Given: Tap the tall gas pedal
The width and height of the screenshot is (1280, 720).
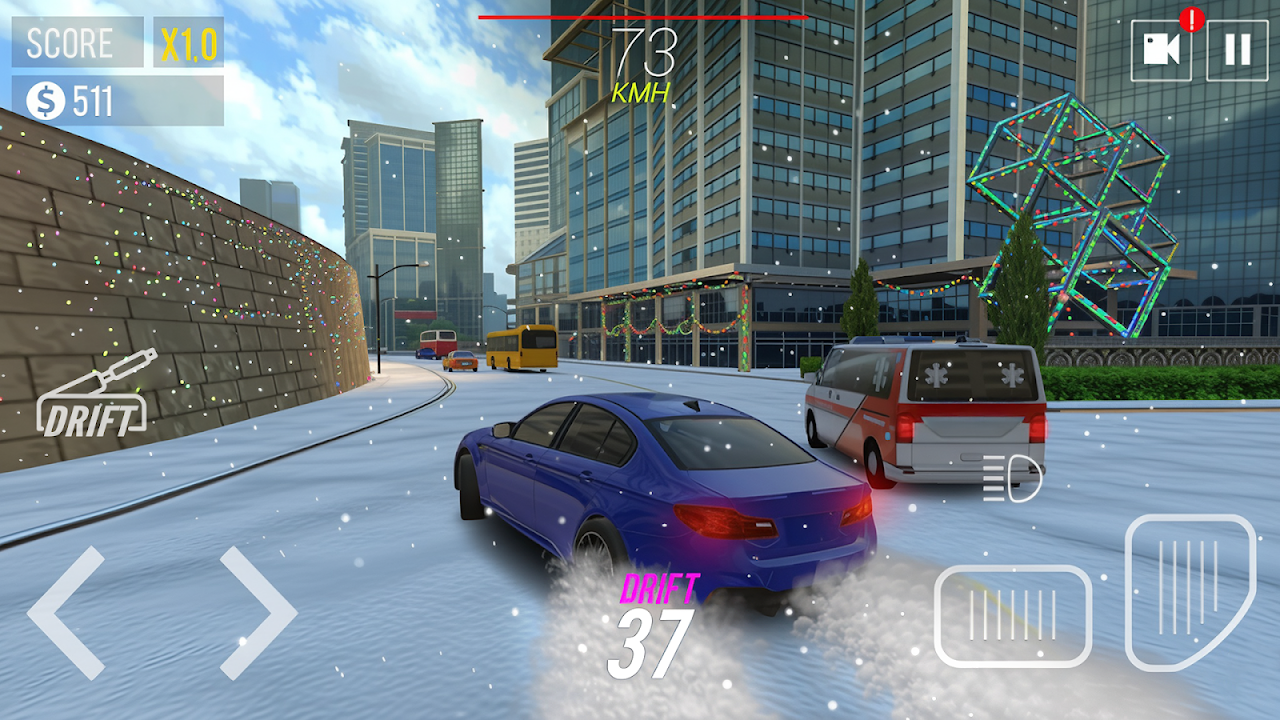Looking at the screenshot, I should (x=1189, y=590).
